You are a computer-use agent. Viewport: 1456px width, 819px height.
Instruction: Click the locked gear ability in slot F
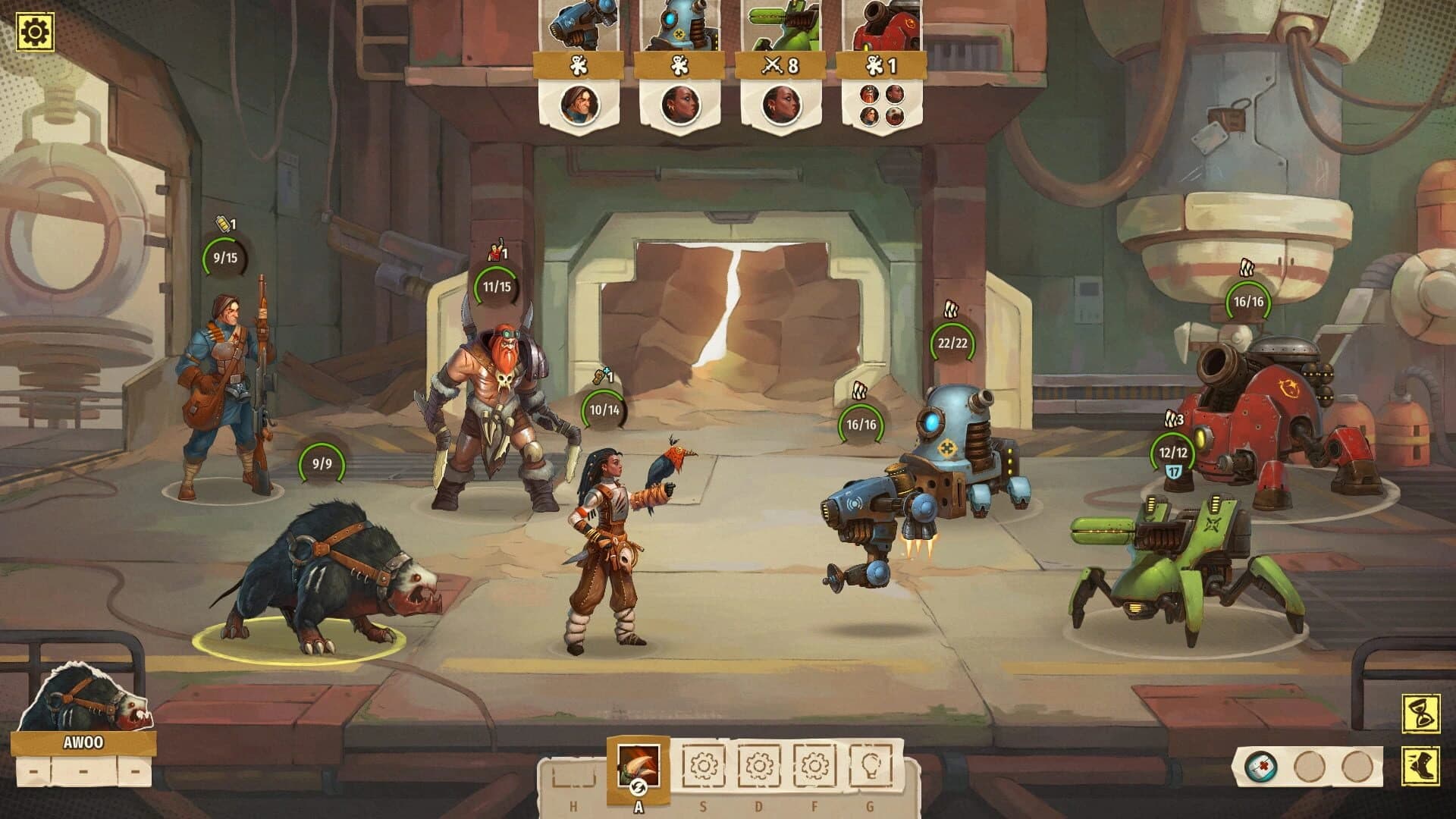pos(814,767)
